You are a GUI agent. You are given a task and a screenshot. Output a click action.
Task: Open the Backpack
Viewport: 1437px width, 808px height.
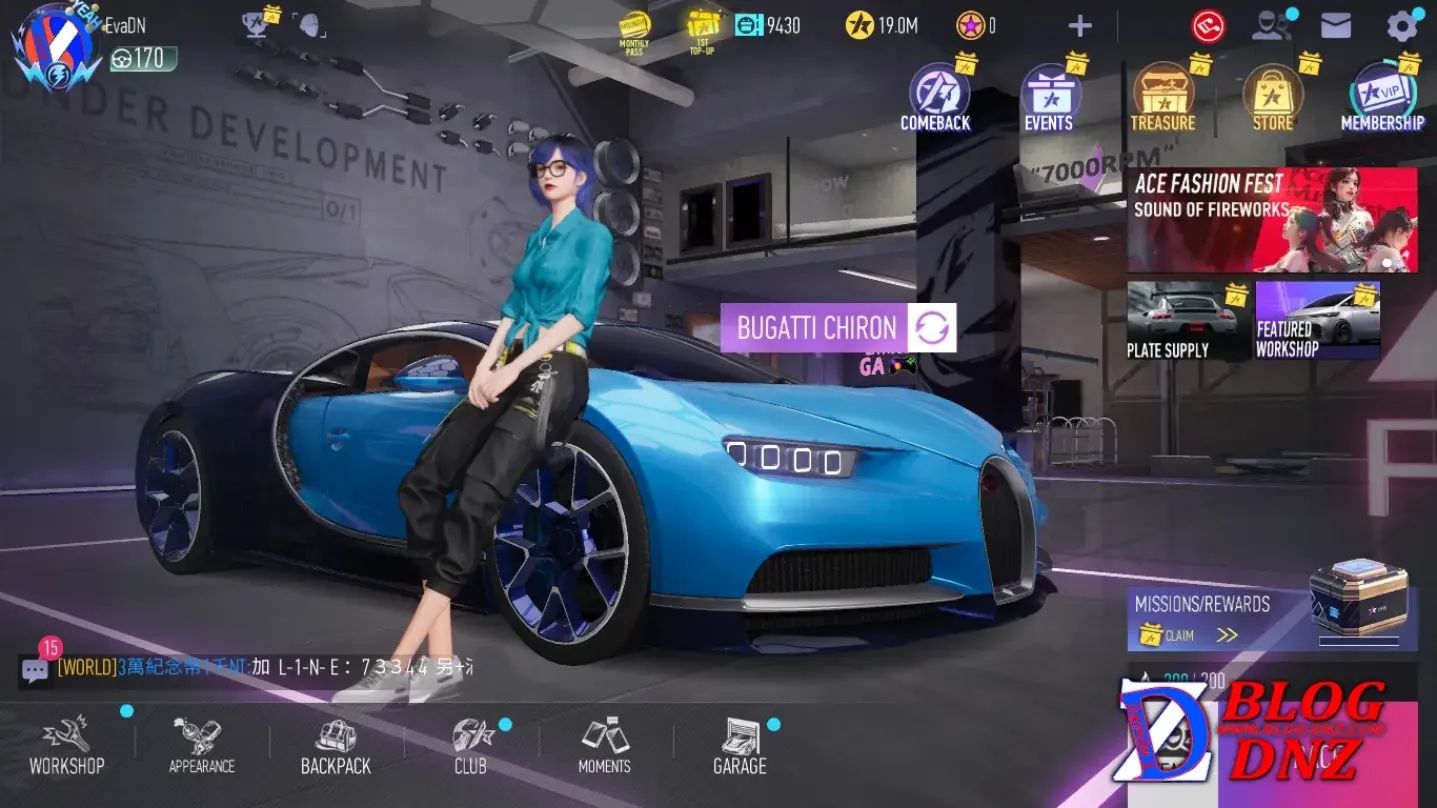click(336, 745)
